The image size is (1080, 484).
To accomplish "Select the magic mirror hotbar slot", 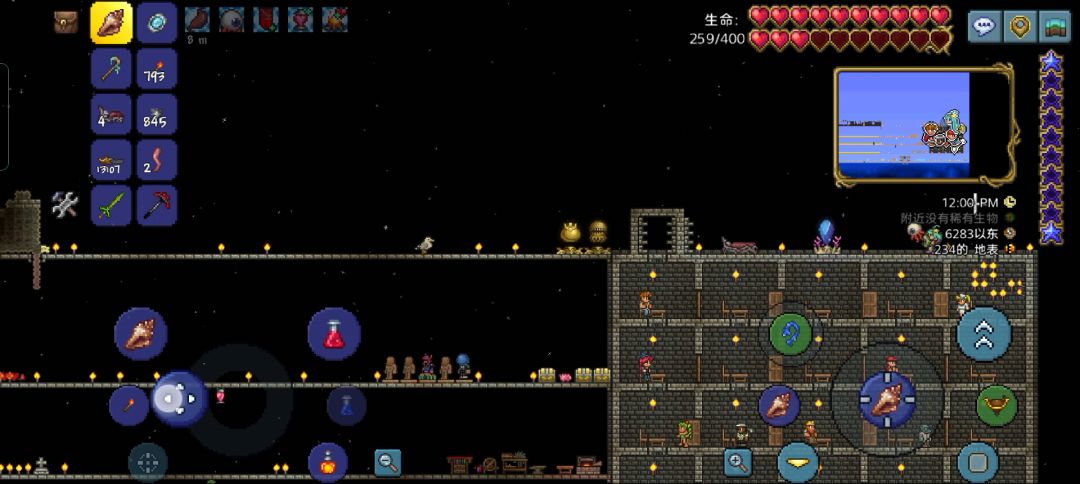I will point(156,22).
